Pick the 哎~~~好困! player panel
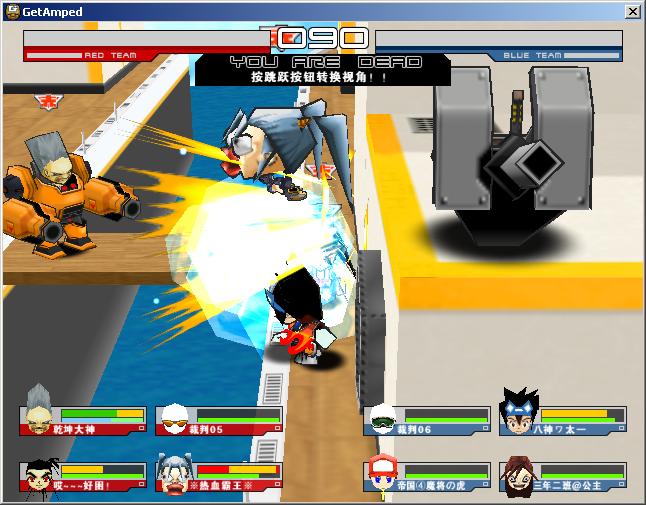 pyautogui.click(x=83, y=476)
